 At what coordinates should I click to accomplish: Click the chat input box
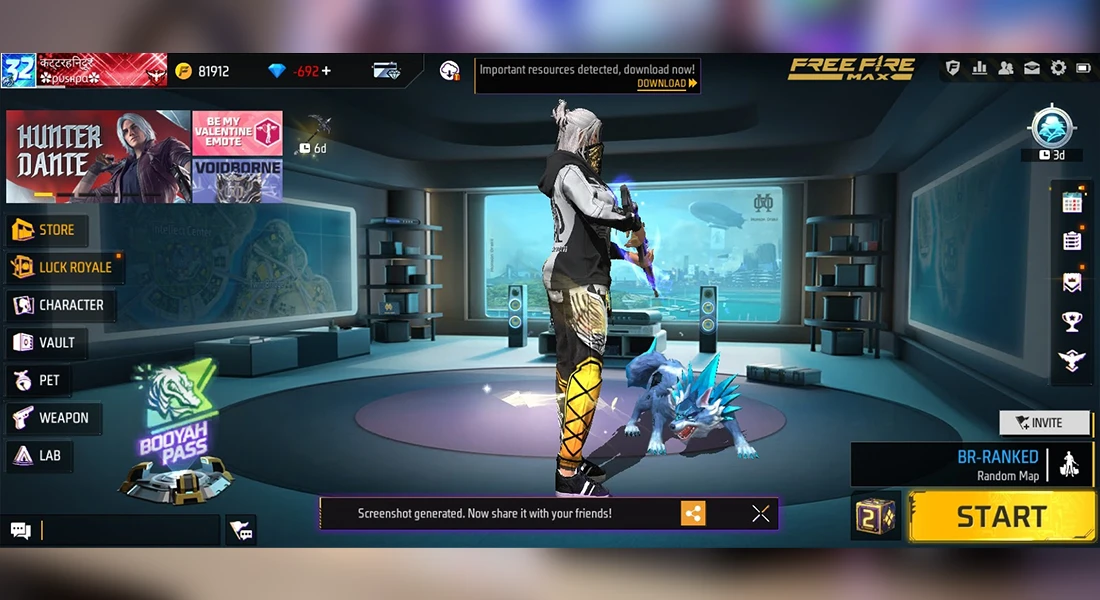tap(128, 530)
